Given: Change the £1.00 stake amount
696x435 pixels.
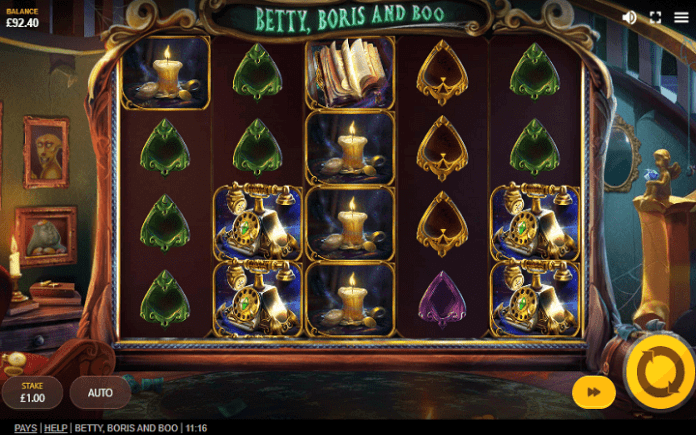Looking at the screenshot, I should pyautogui.click(x=33, y=393).
